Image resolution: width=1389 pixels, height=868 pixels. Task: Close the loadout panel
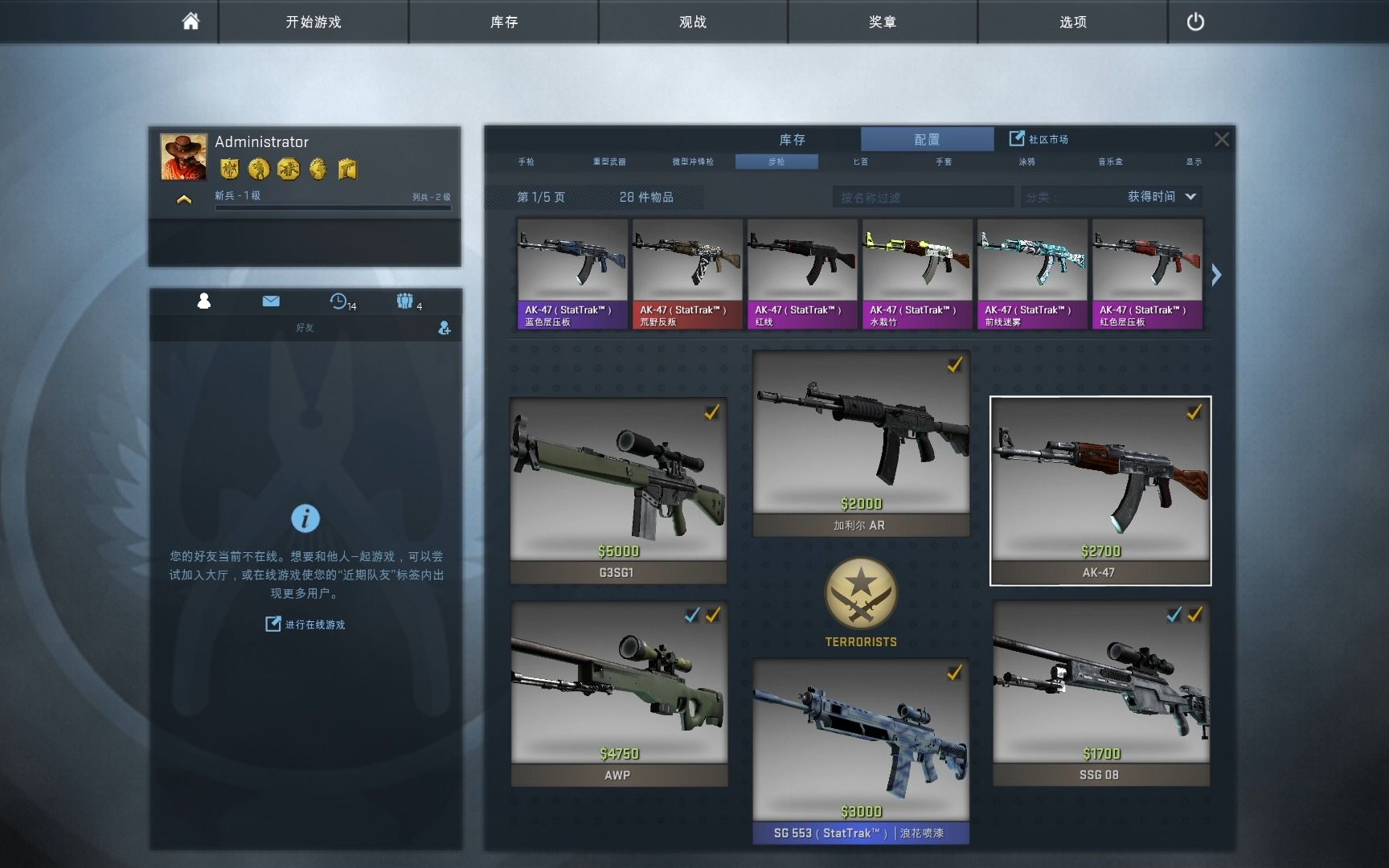tap(1221, 139)
